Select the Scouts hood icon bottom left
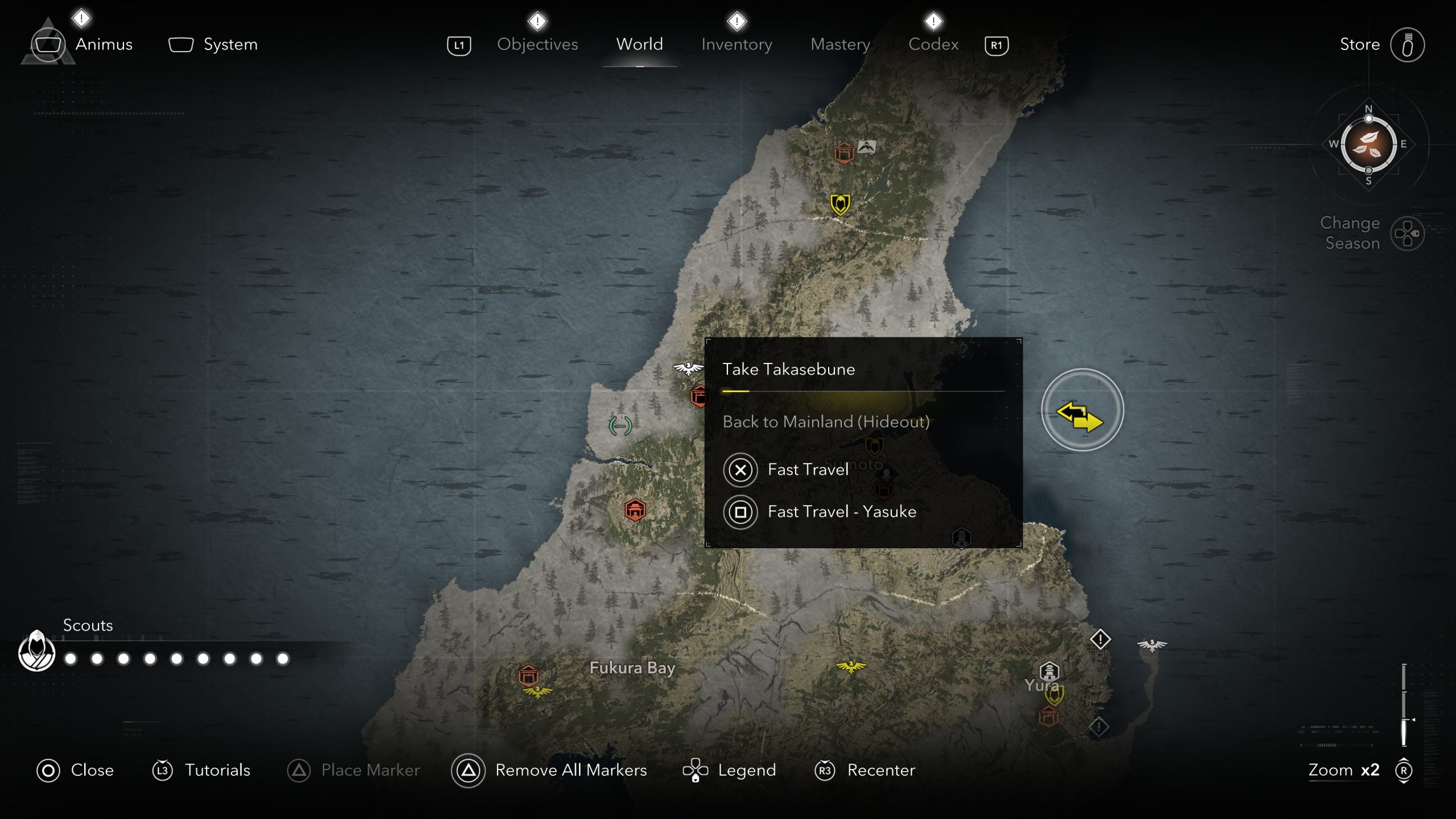Screen dimensions: 1456x819 (36, 651)
